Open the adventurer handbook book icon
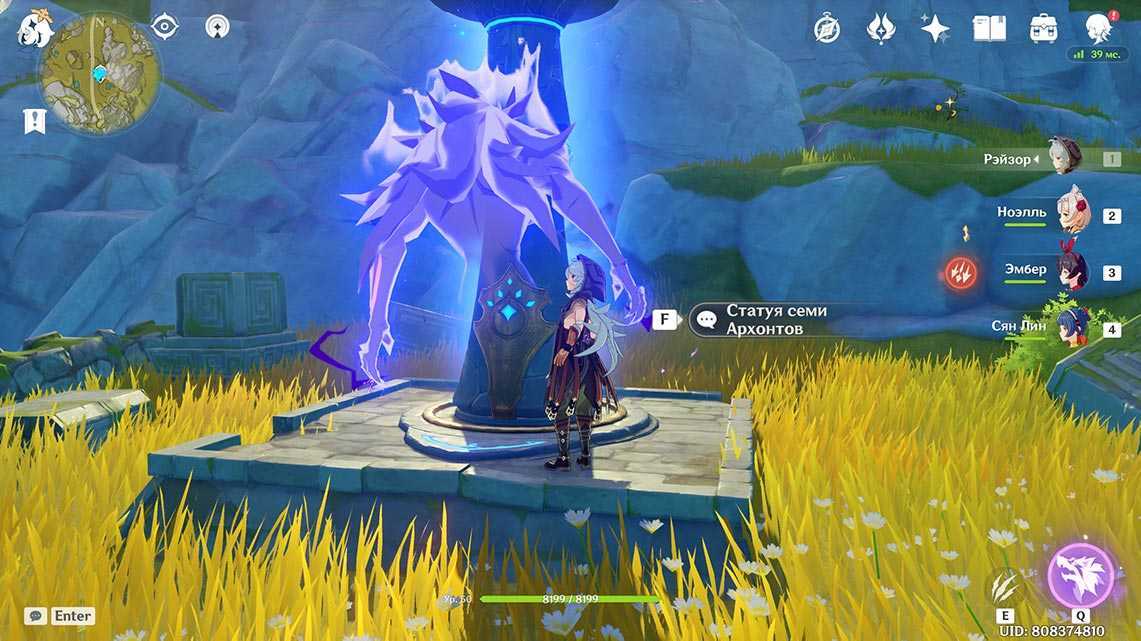This screenshot has height=641, width=1141. coord(989,28)
